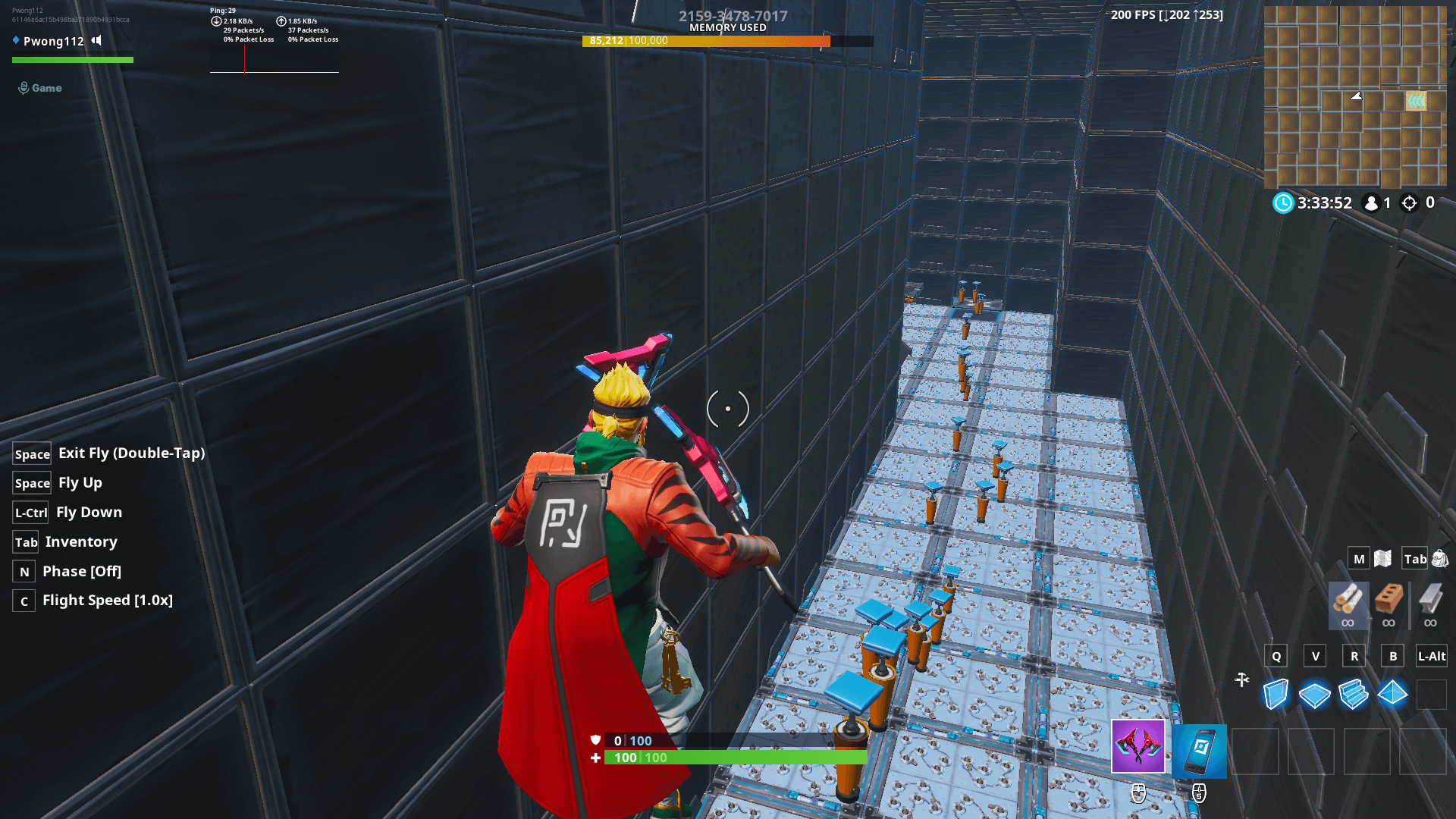1456x819 pixels.
Task: Select the Game voice channel label
Action: 47,88
